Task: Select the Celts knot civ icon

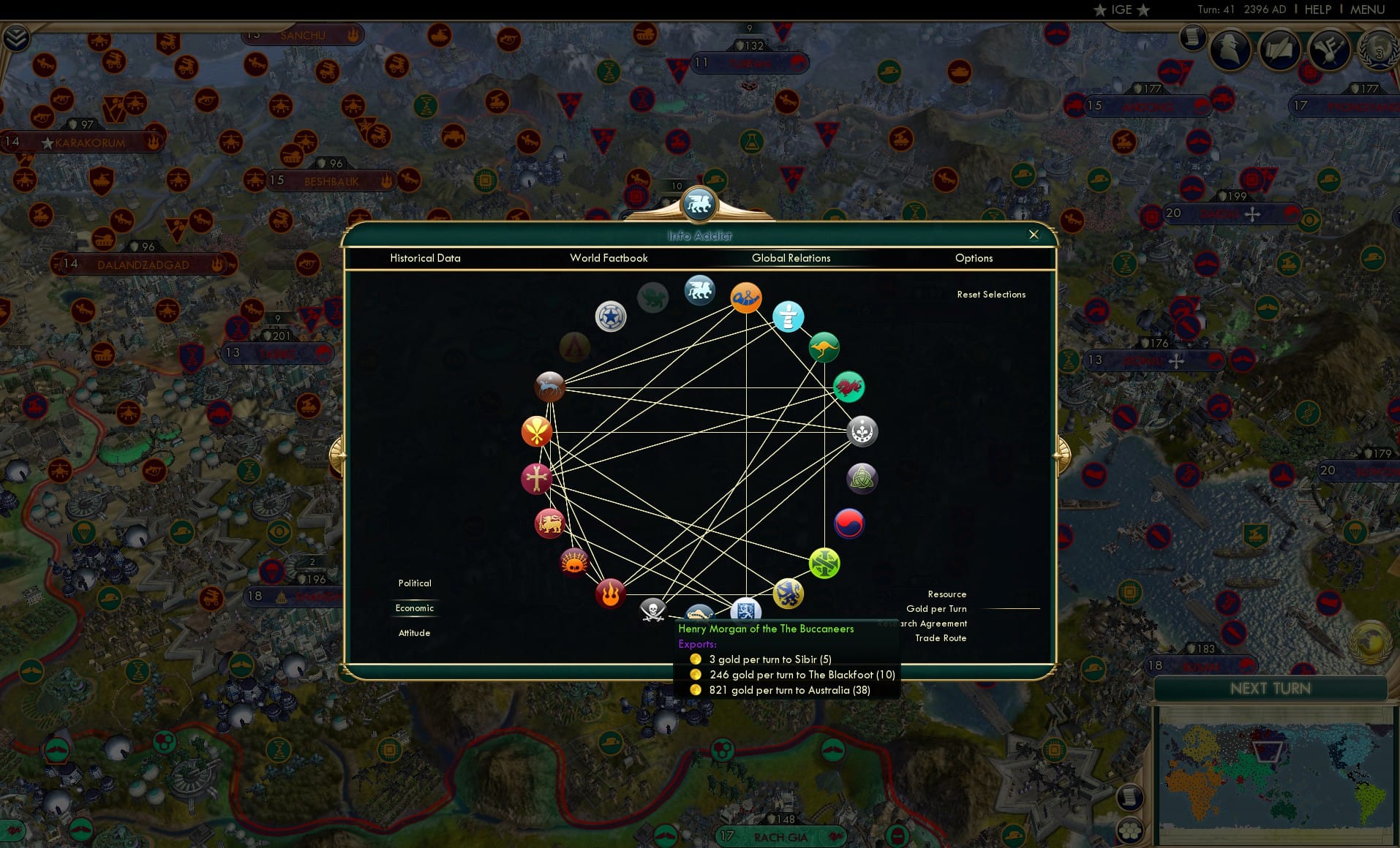Action: coord(861,478)
